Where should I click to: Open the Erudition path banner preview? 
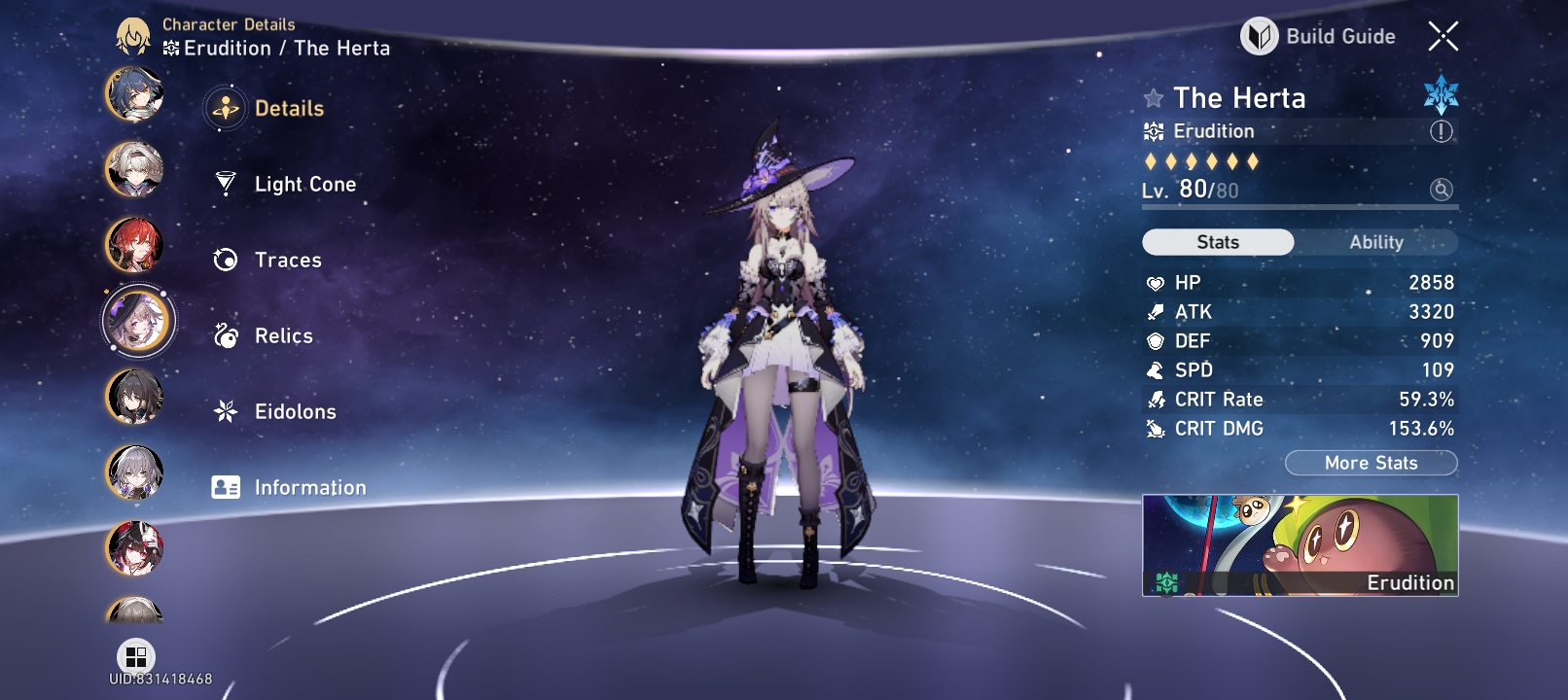(1301, 546)
